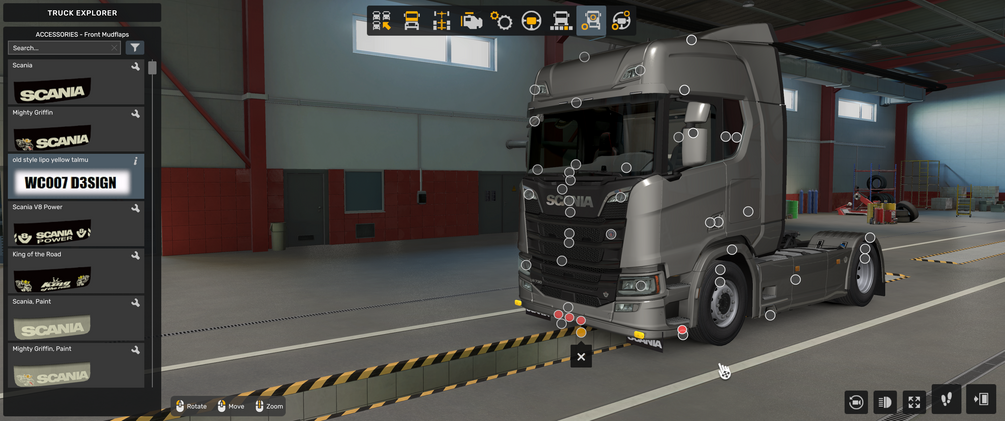Close the accessory point with the X button
The height and width of the screenshot is (421, 1005).
pos(581,356)
